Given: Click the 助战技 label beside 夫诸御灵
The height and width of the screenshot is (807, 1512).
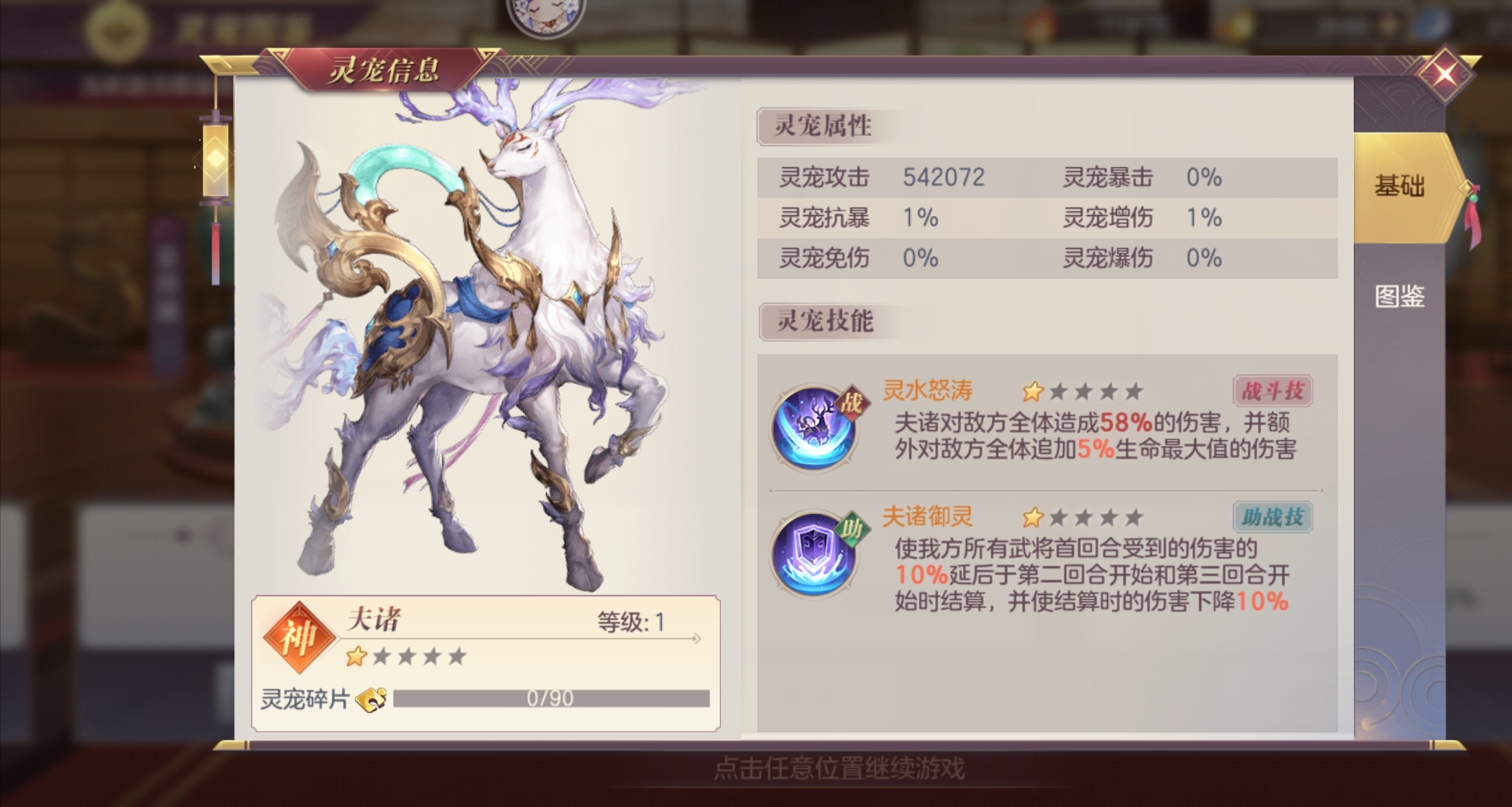Looking at the screenshot, I should pyautogui.click(x=1271, y=516).
